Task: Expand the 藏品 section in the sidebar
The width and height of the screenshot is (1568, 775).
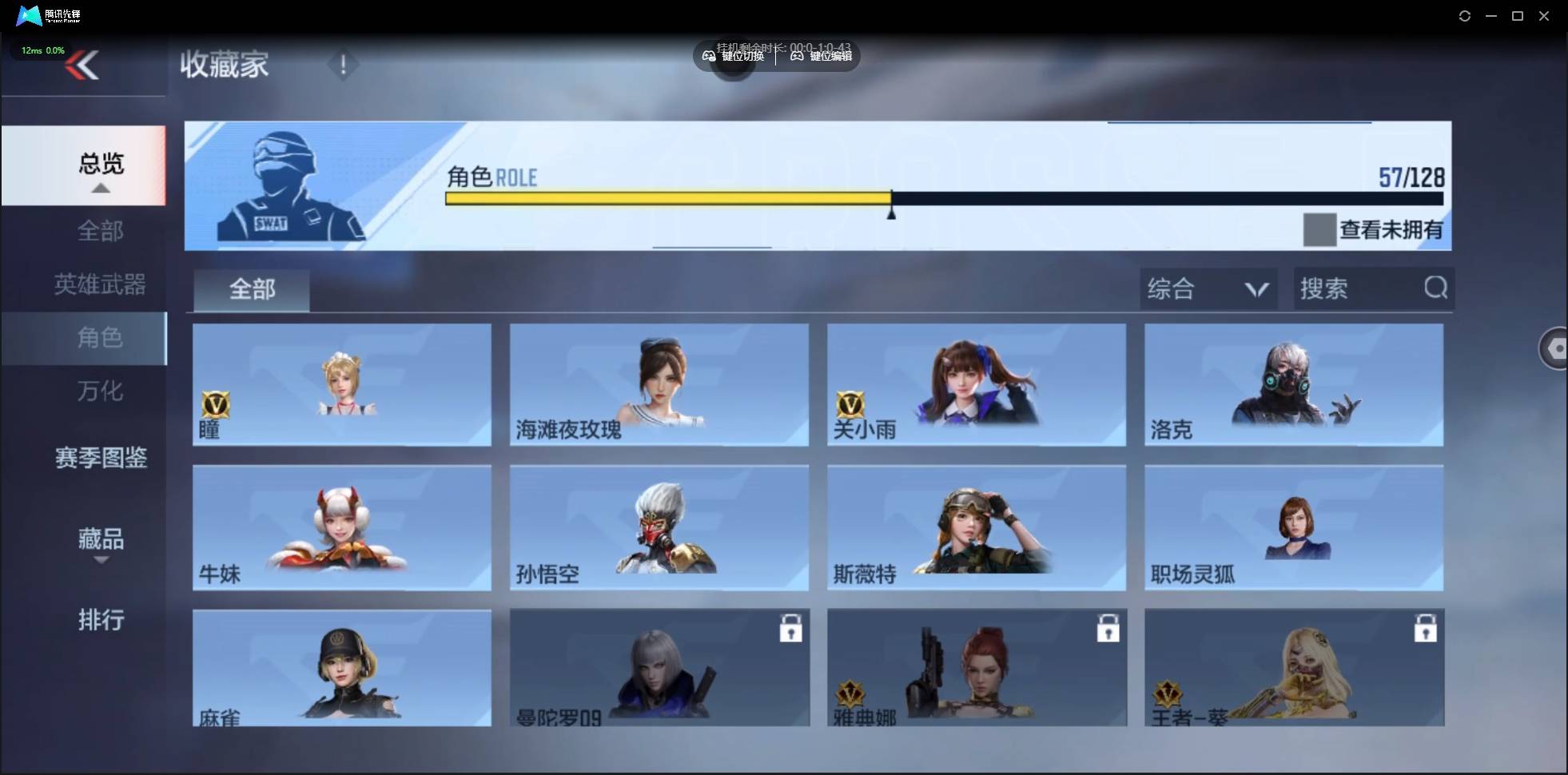Action: pyautogui.click(x=101, y=539)
